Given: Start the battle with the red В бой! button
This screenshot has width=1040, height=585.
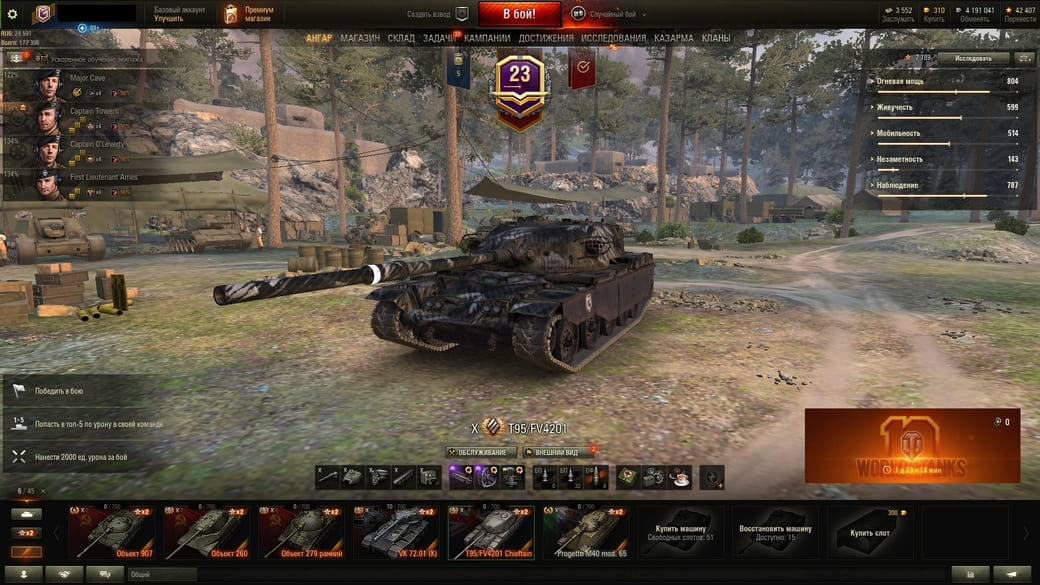Looking at the screenshot, I should point(519,14).
